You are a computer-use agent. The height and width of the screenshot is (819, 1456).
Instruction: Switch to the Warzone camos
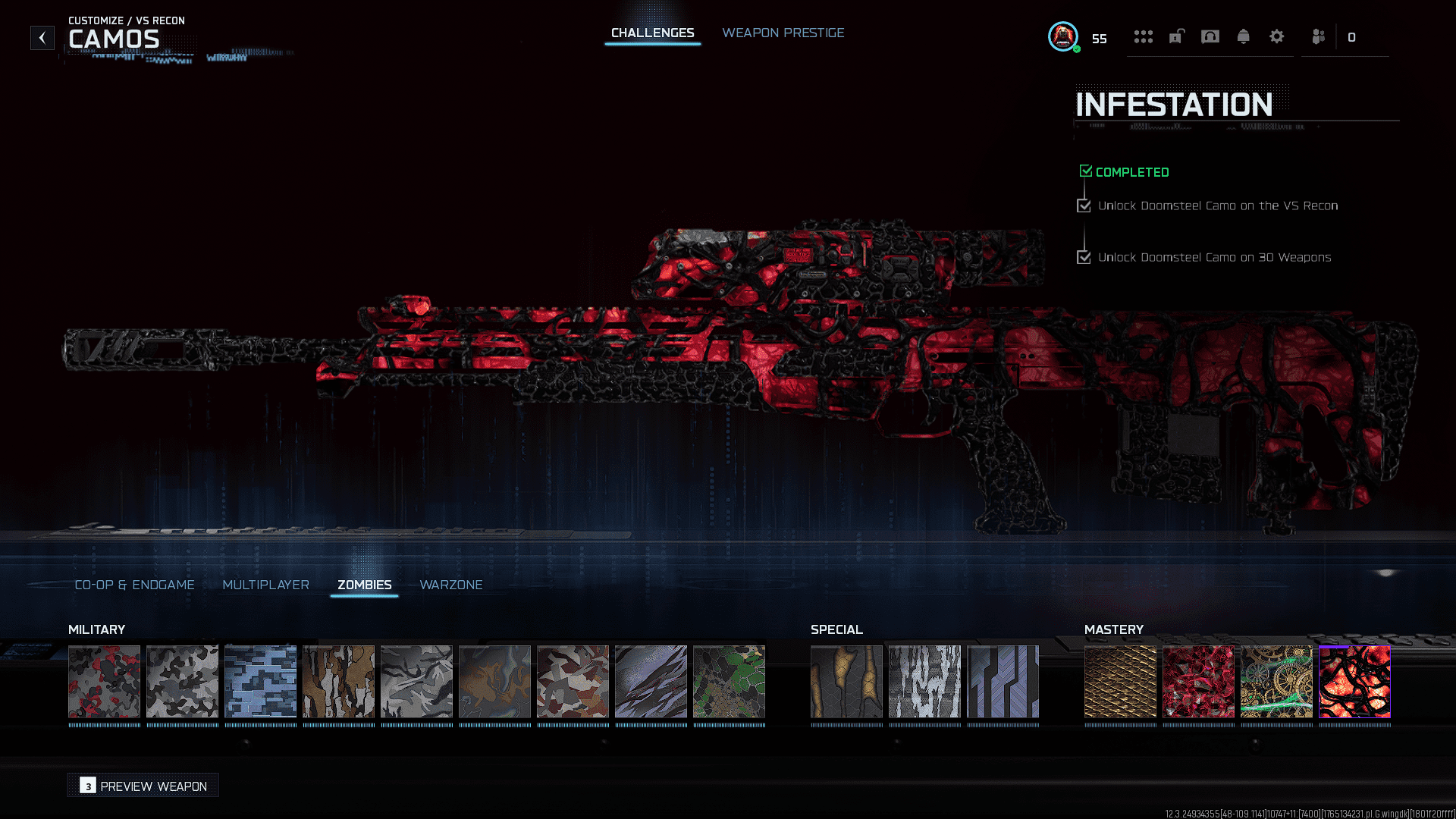pos(450,585)
